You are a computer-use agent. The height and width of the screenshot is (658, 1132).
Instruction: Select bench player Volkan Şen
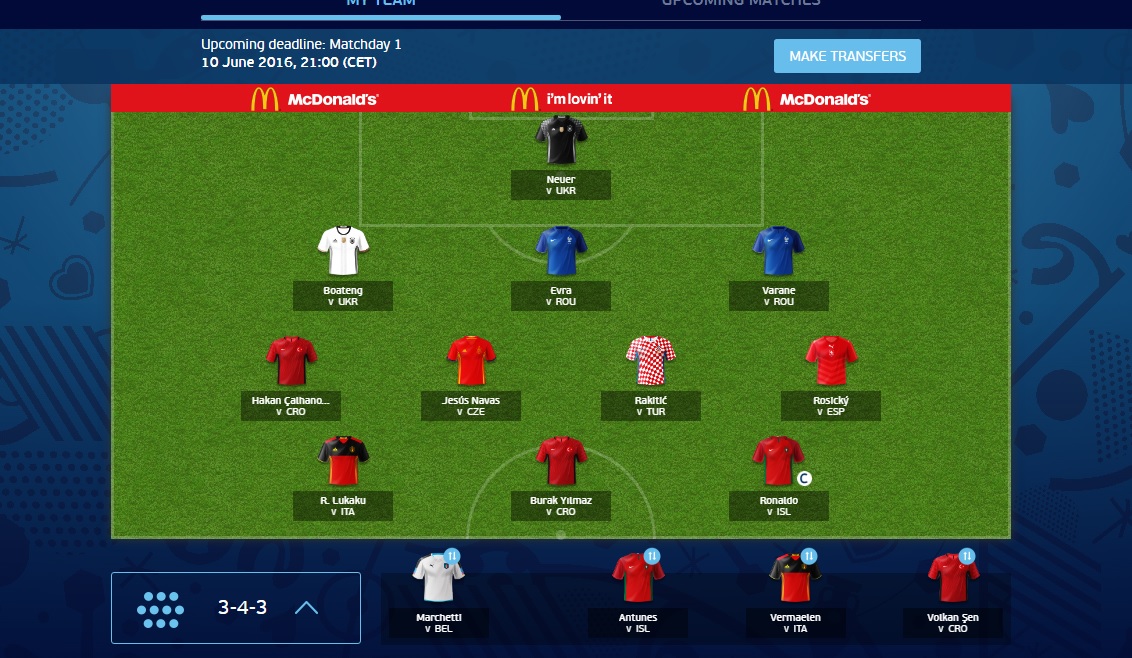pos(953,580)
